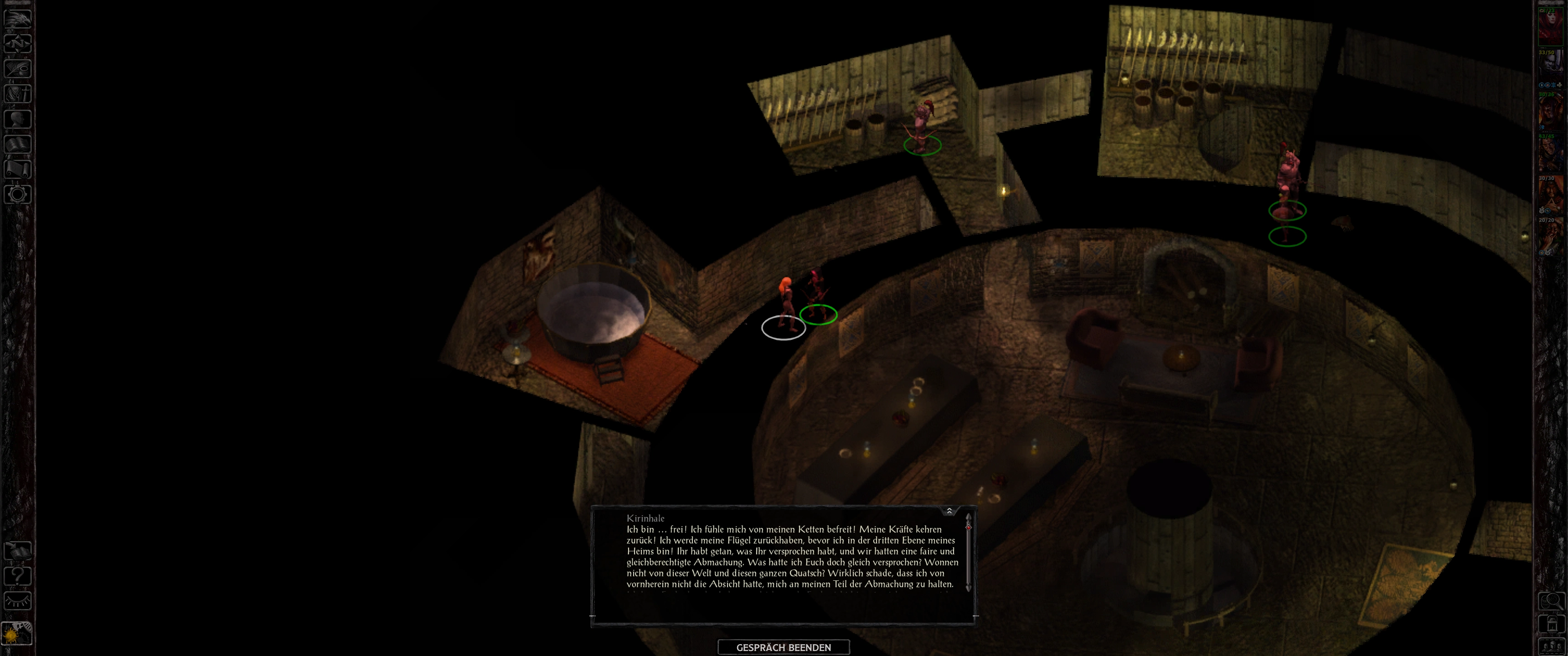The width and height of the screenshot is (1568, 656).
Task: Open the inventory armor and sword icon
Action: pyautogui.click(x=18, y=94)
